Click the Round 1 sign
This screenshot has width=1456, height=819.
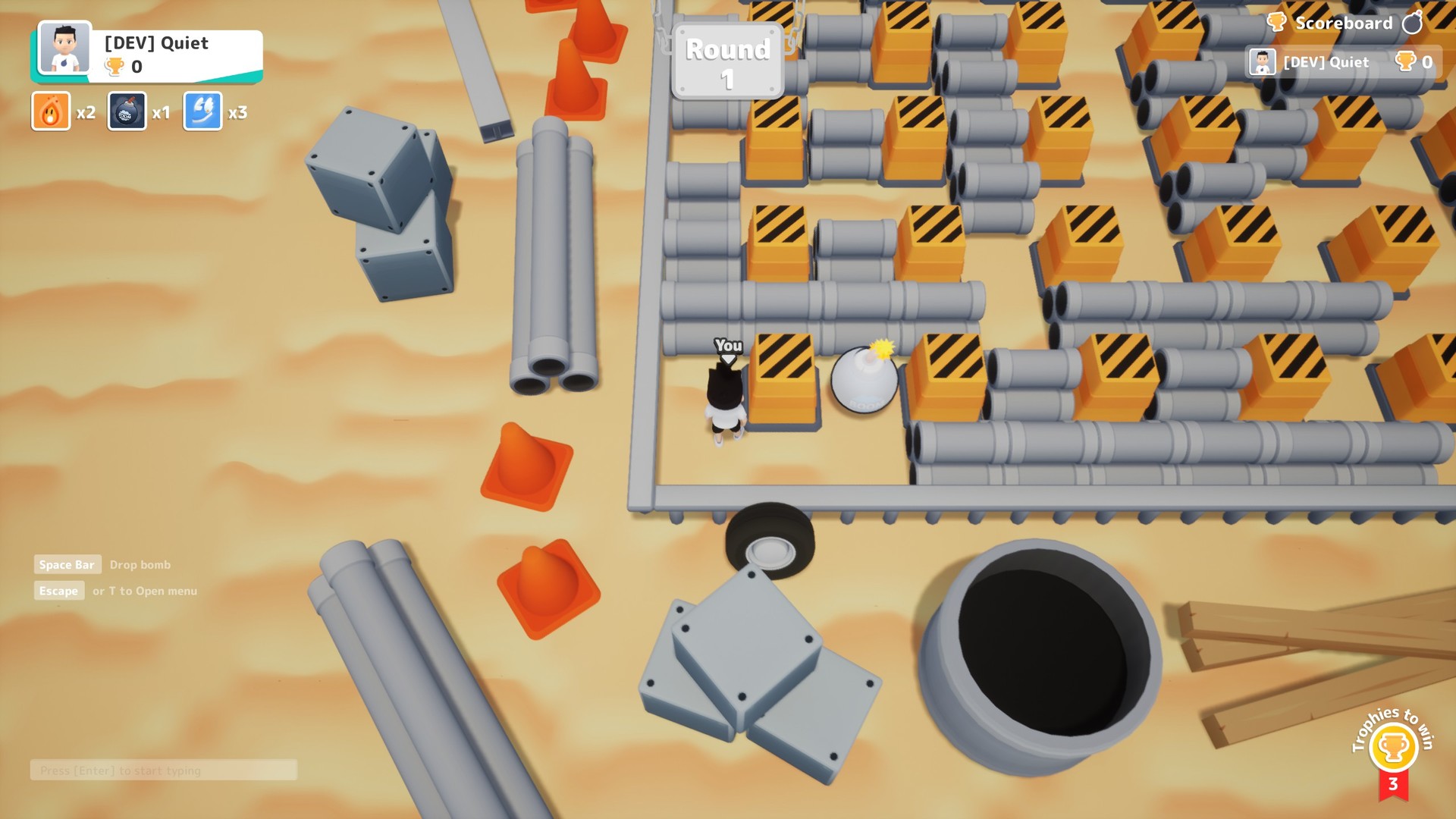(x=726, y=61)
